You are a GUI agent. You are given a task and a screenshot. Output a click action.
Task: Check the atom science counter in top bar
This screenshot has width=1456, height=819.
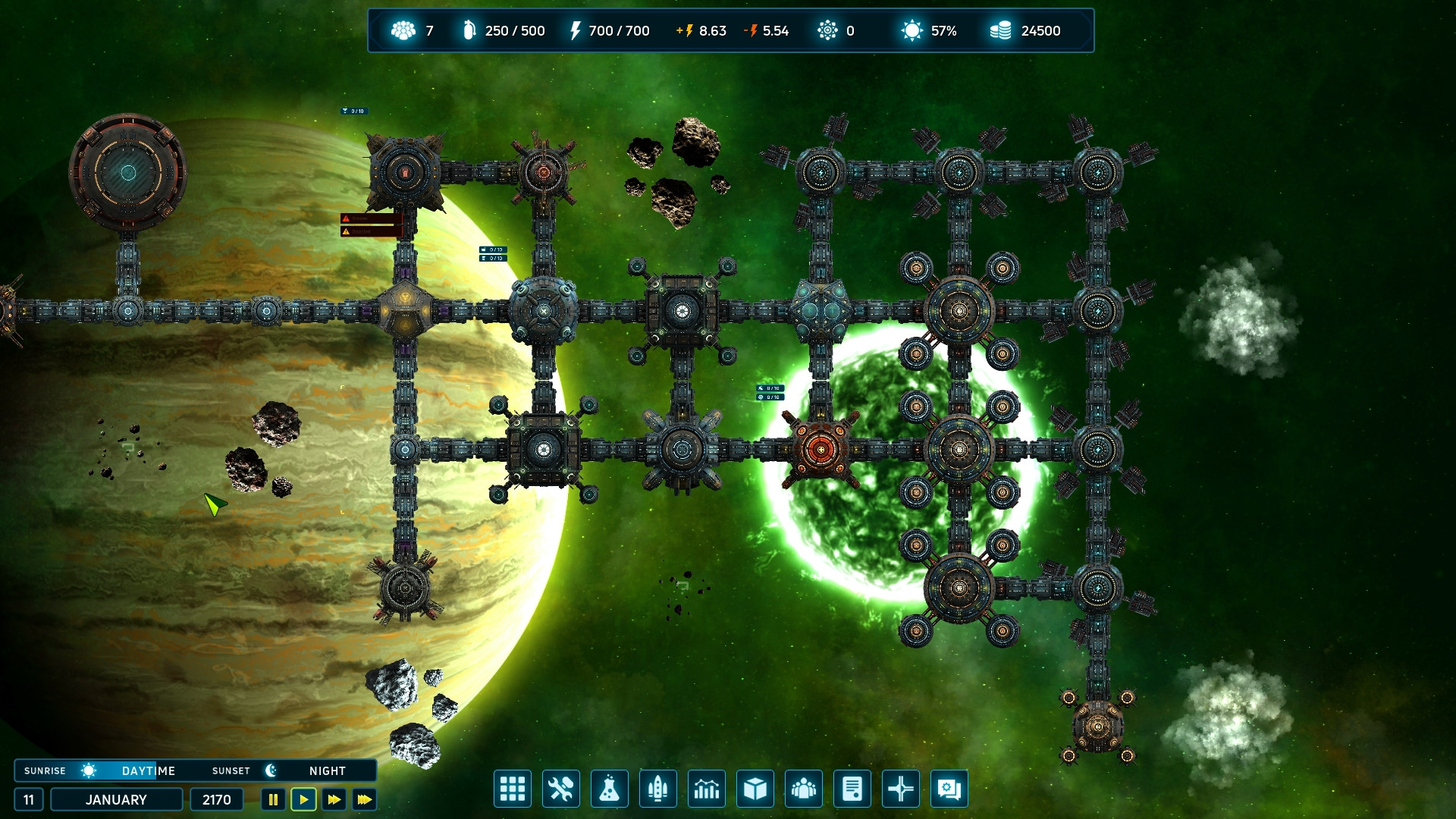pos(828,30)
